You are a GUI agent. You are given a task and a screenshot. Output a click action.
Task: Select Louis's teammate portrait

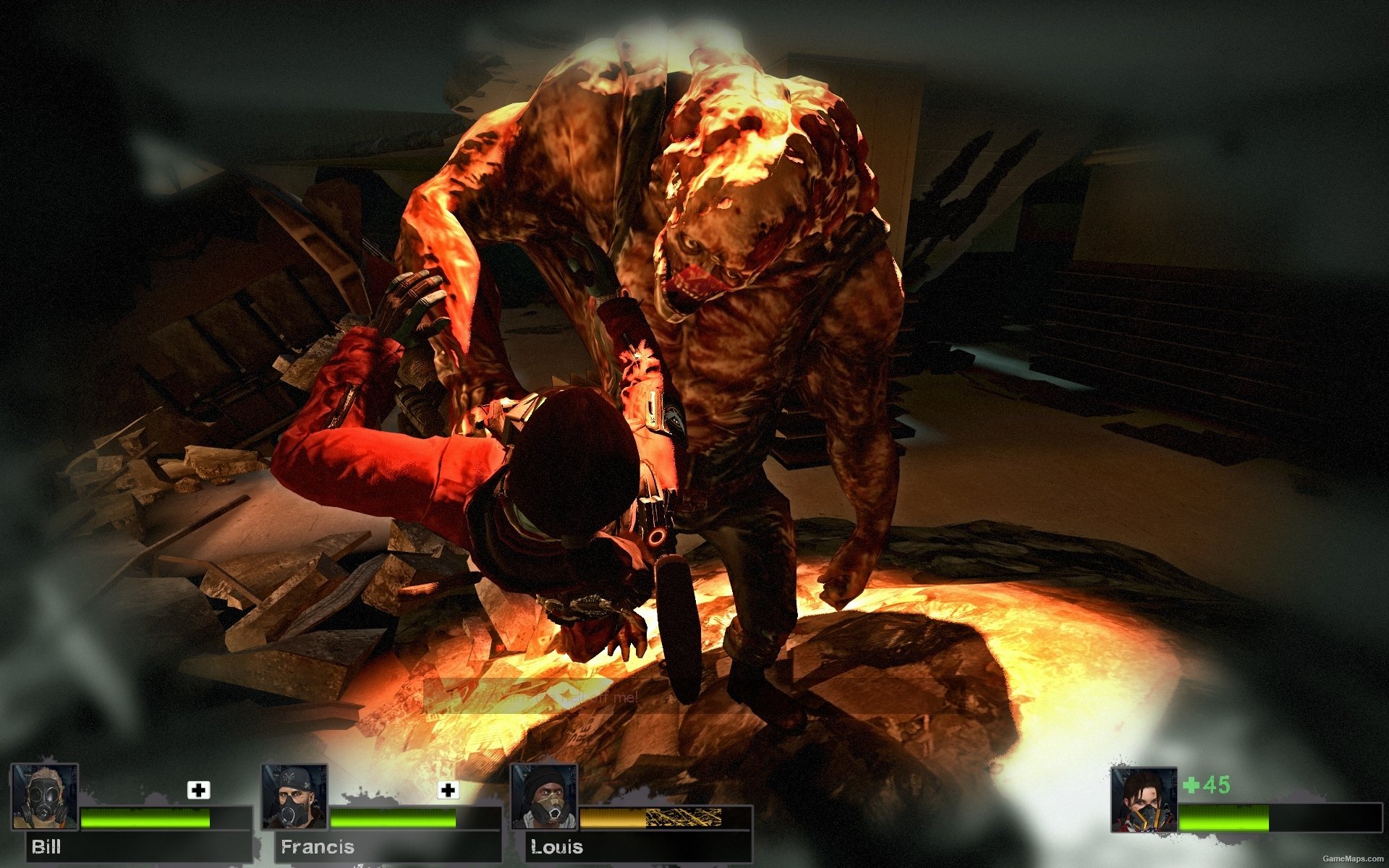[544, 796]
